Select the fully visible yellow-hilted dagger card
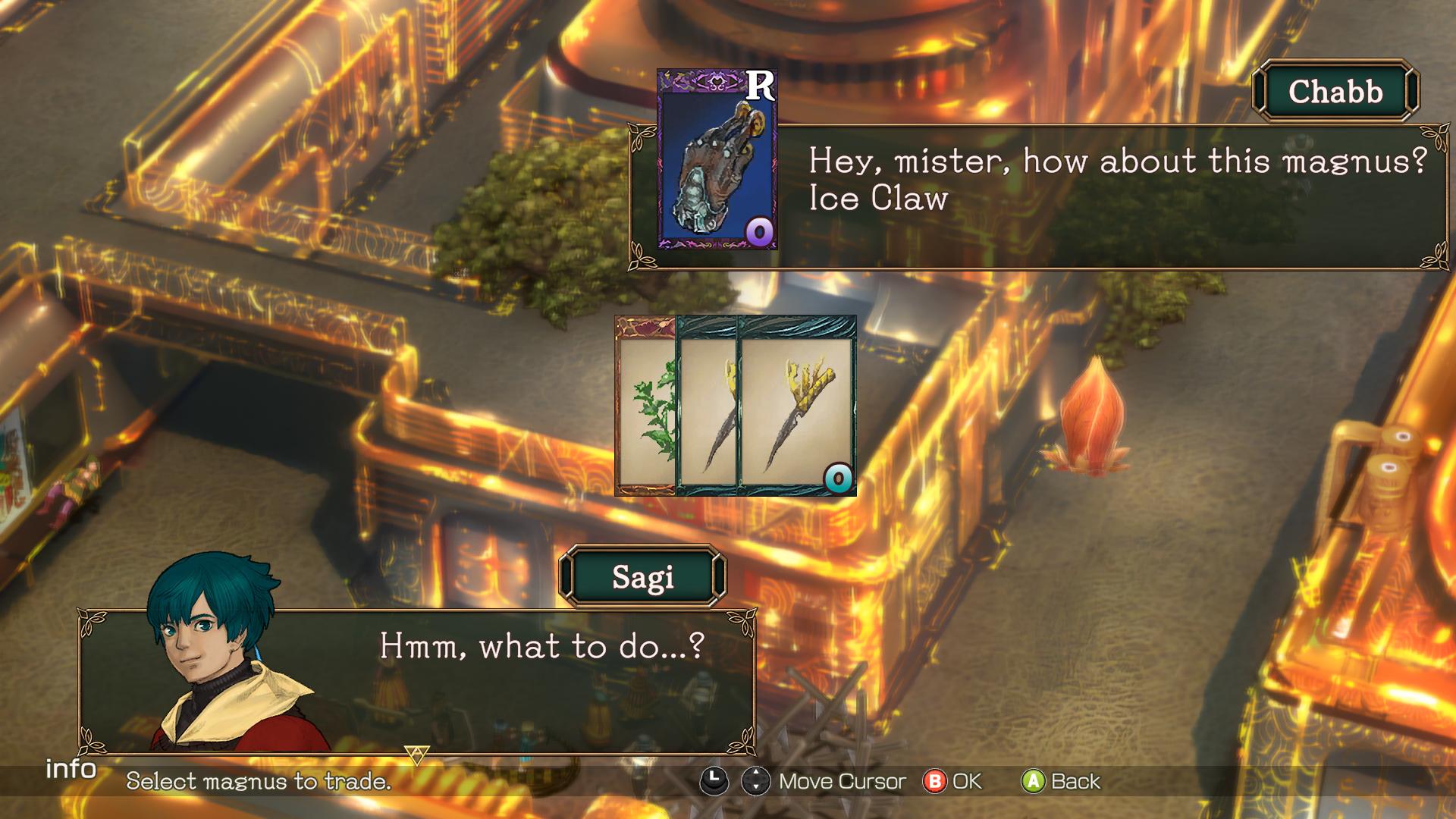Screen dimensions: 1456x819 click(796, 406)
